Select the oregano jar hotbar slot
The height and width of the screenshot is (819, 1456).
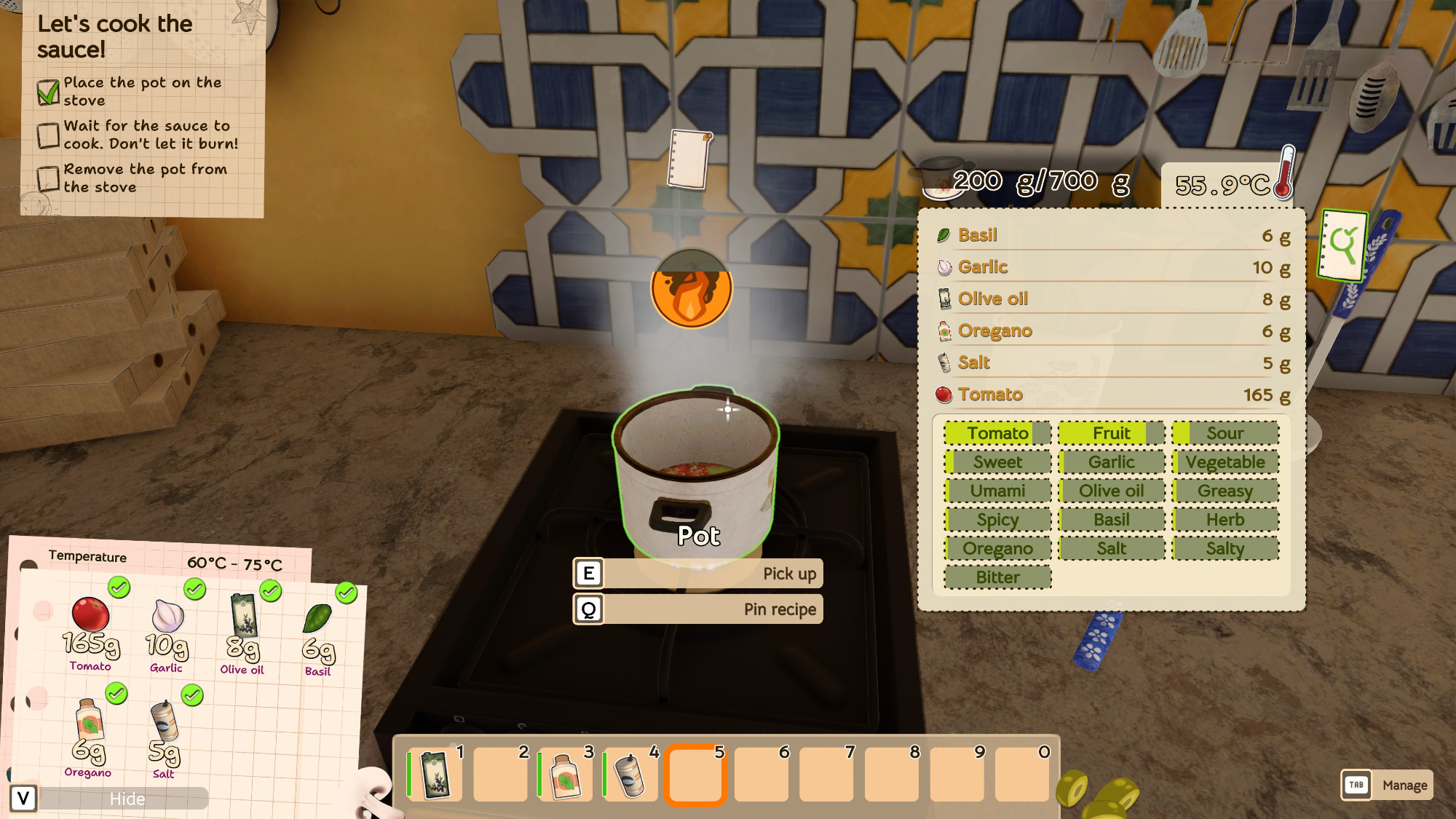coord(566,775)
